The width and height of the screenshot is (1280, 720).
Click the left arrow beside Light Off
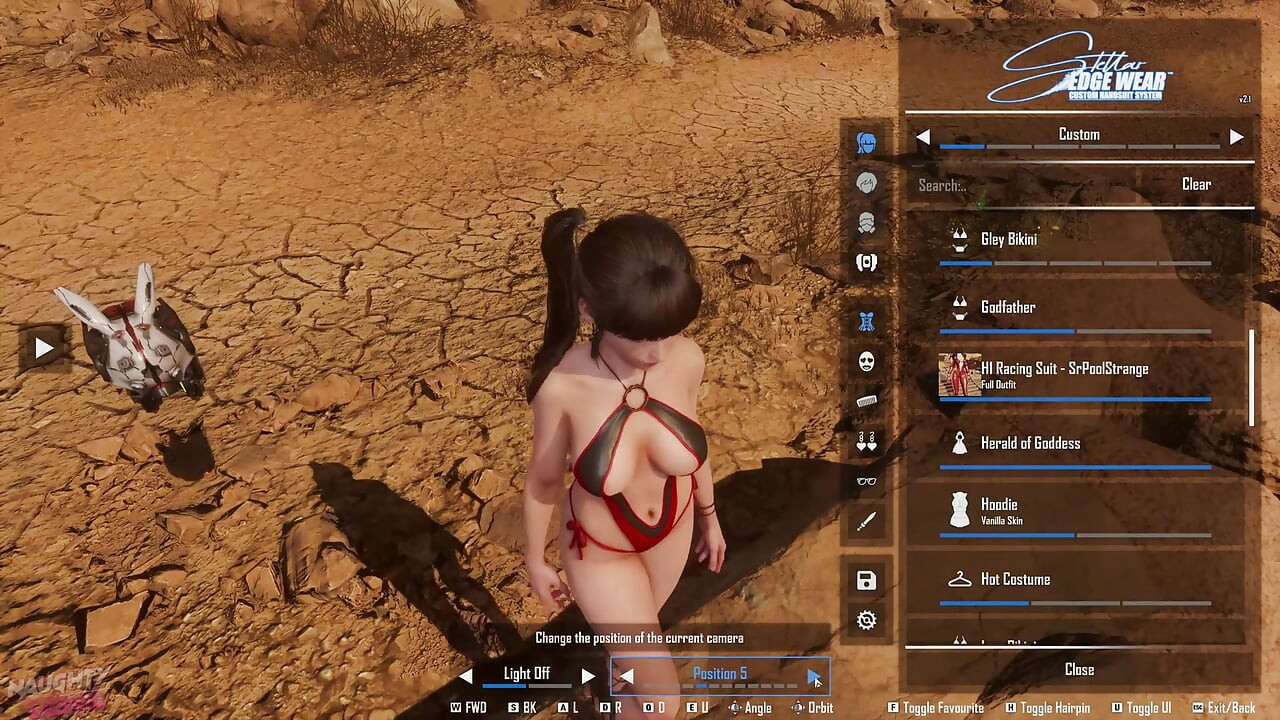click(x=466, y=675)
